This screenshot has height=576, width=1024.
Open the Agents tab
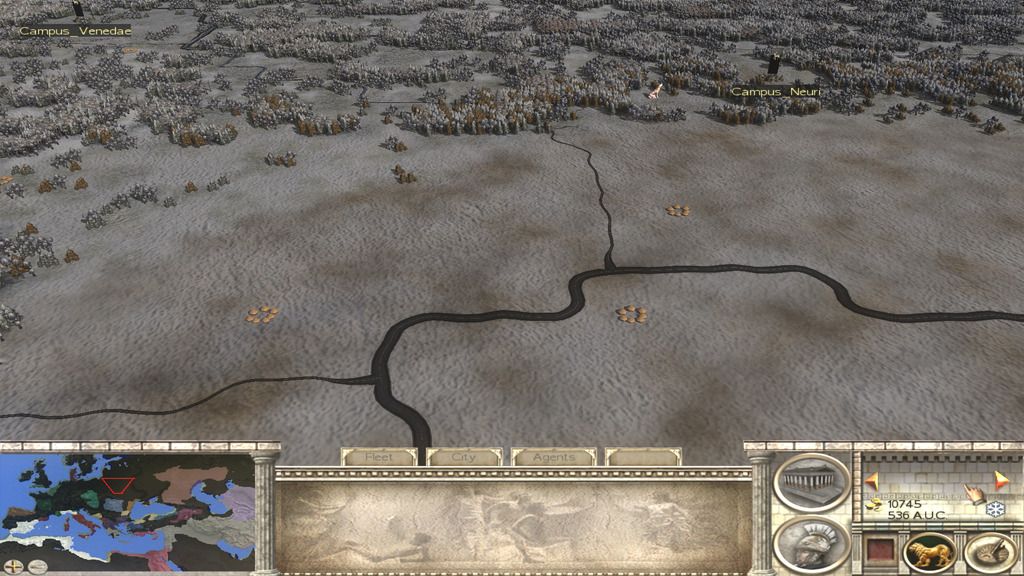553,457
